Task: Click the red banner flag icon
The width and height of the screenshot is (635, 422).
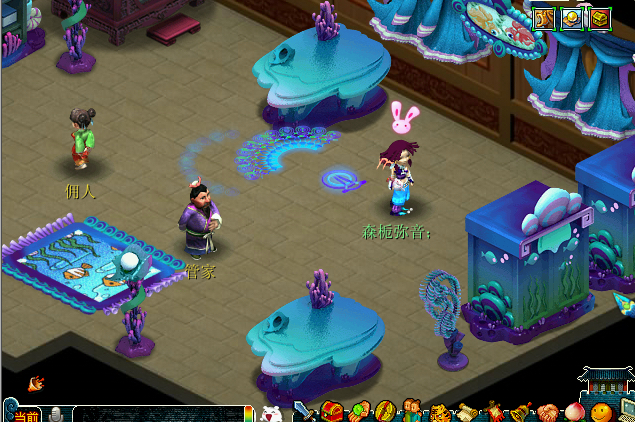Action: click(493, 411)
